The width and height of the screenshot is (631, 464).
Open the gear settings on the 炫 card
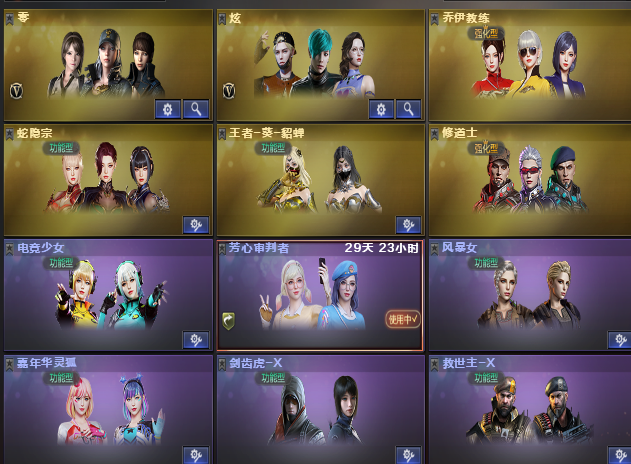coord(380,108)
